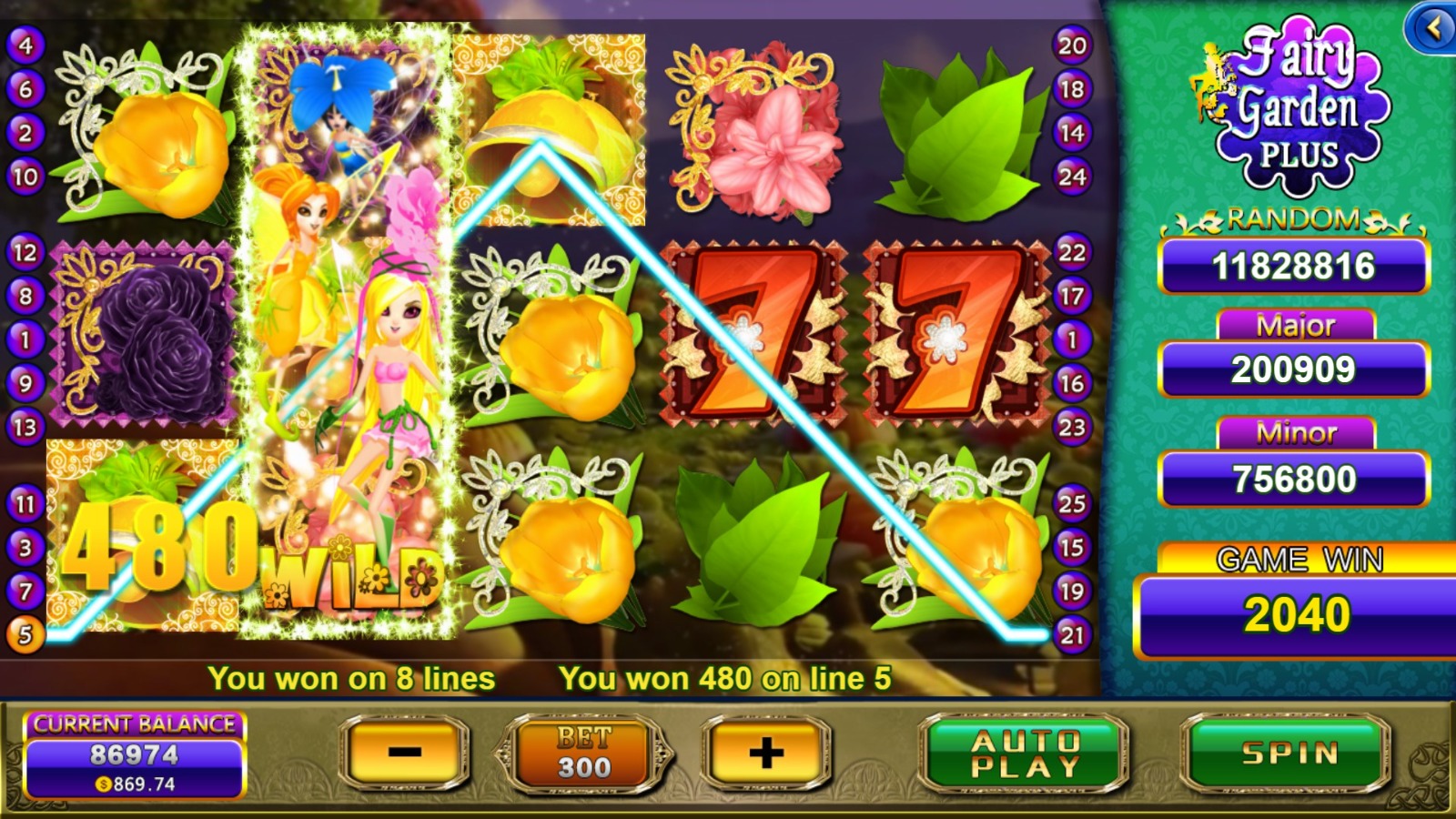
Task: Select the payline 4 marker
Action: (x=25, y=45)
